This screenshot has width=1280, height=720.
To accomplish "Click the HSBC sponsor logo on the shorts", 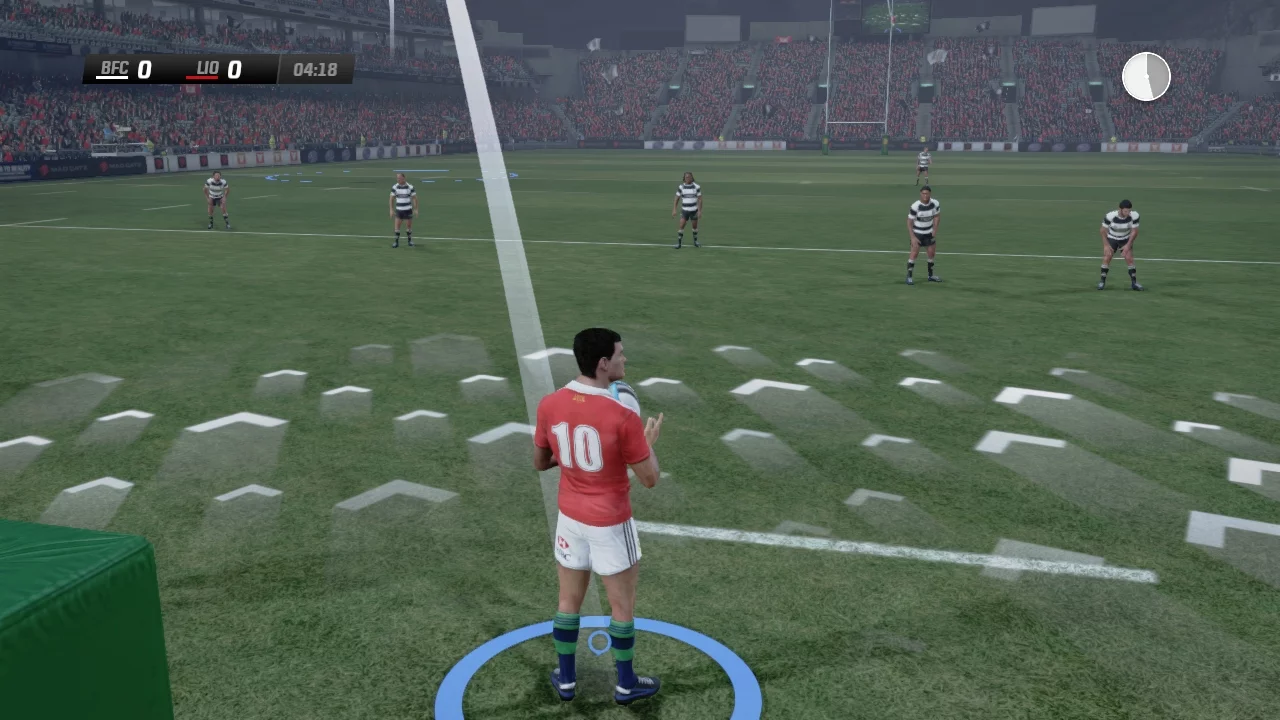I will pos(562,544).
